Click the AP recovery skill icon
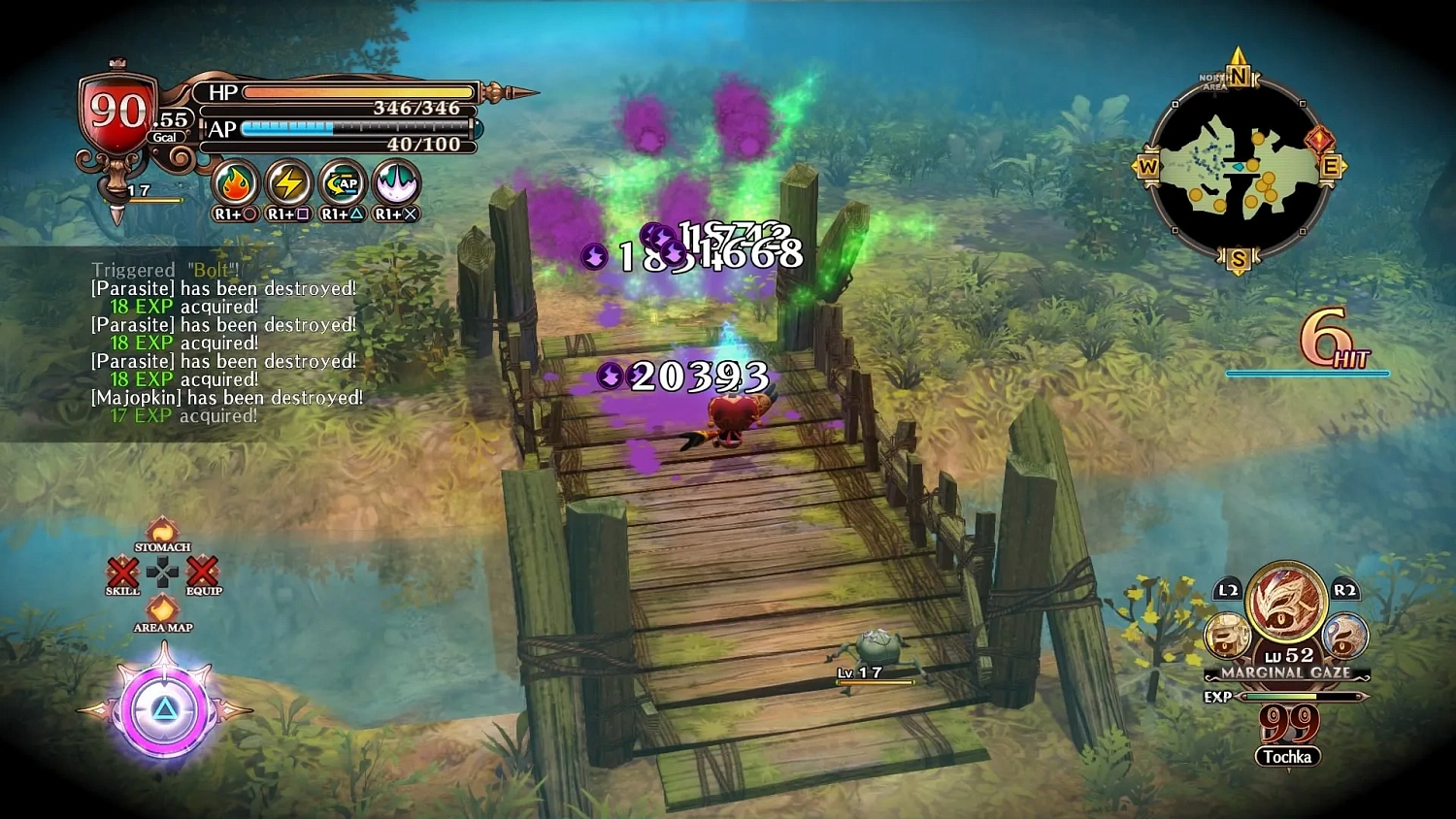This screenshot has width=1456, height=819. [x=342, y=183]
